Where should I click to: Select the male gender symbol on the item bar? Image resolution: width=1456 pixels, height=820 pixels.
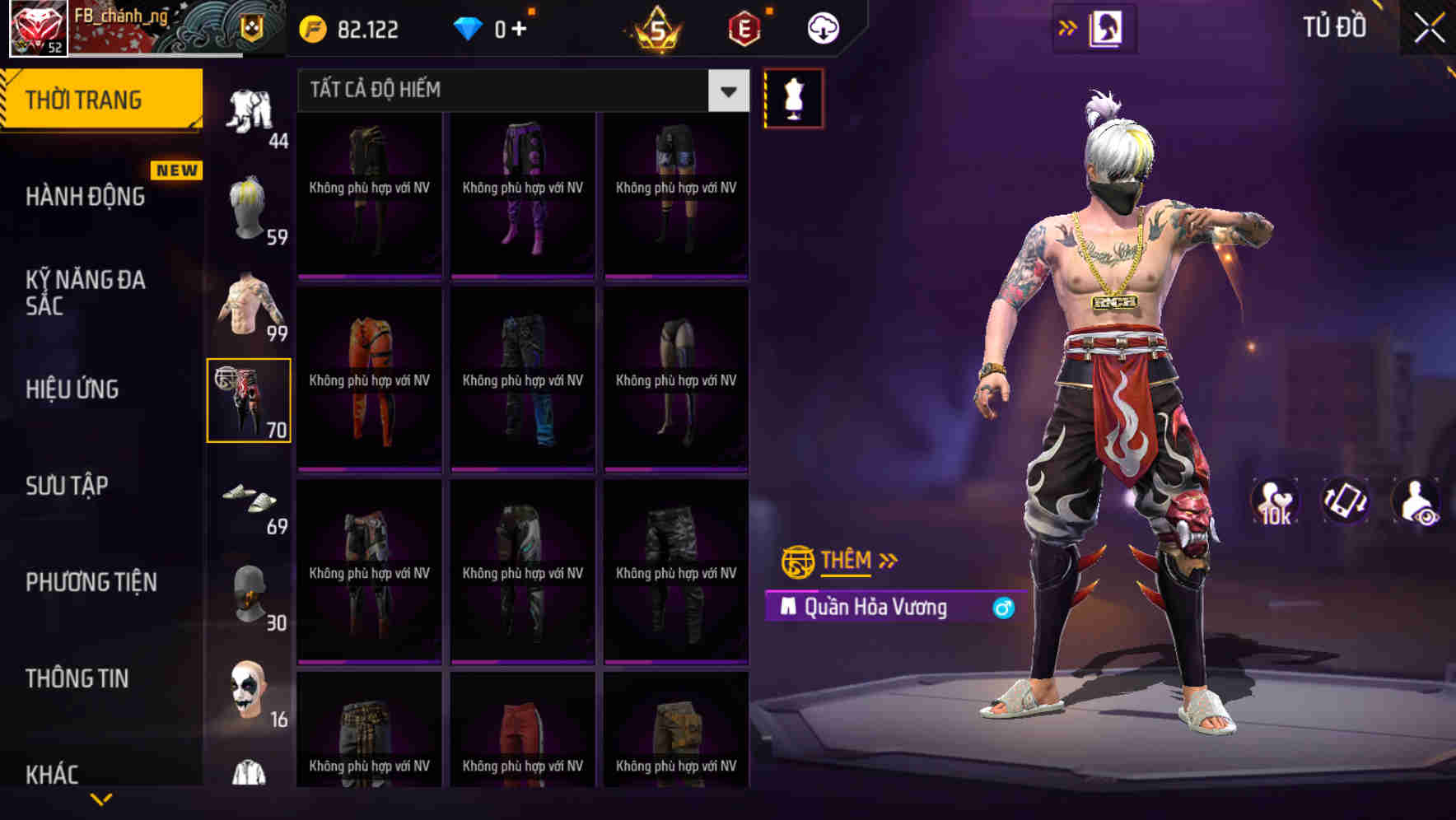[1004, 607]
